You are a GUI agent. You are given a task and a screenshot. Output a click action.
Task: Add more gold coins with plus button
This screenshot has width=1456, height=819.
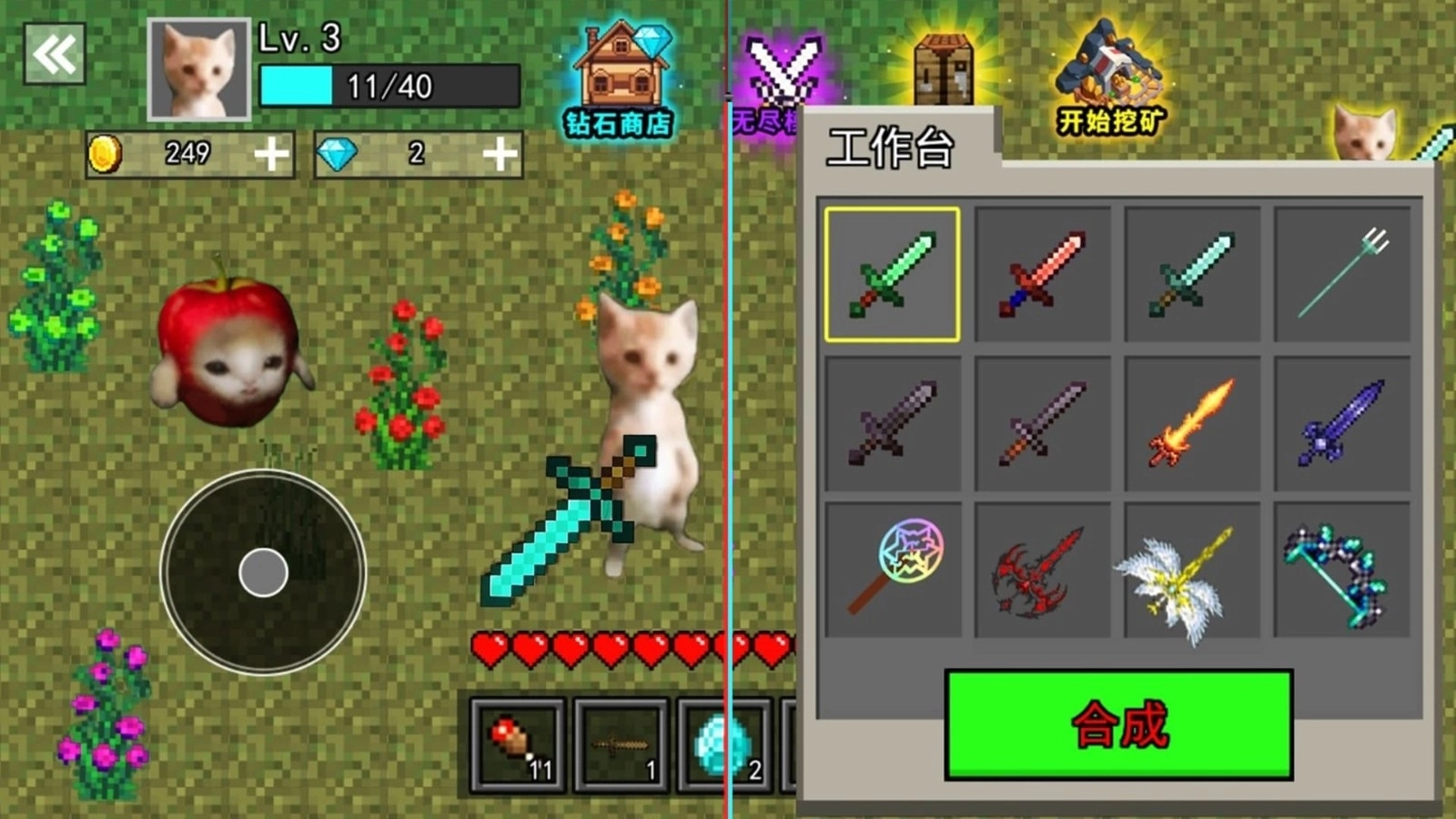coord(271,154)
